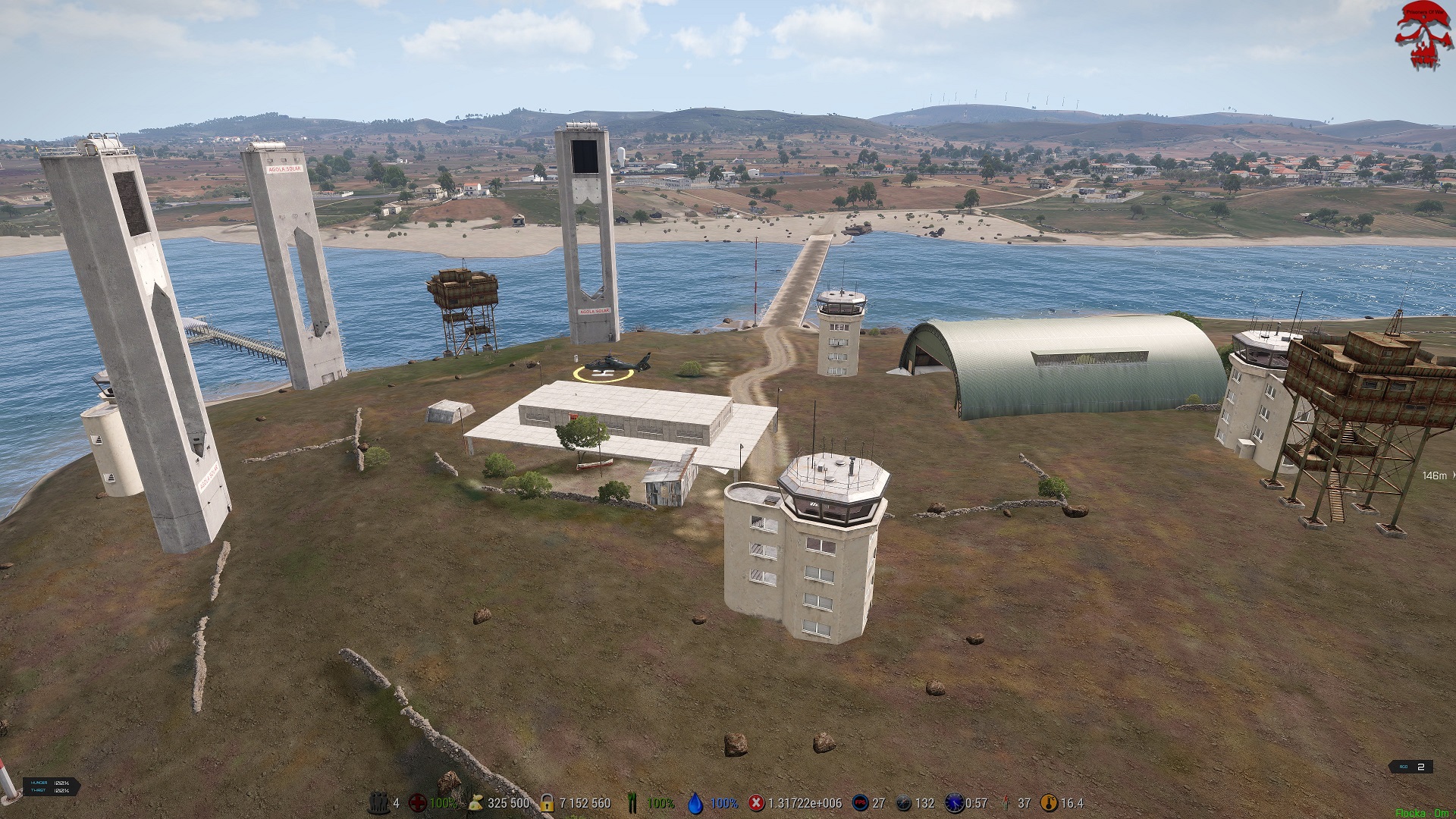Click the orange thermometer temperature icon
Screen dimensions: 1456x819
tap(1049, 802)
